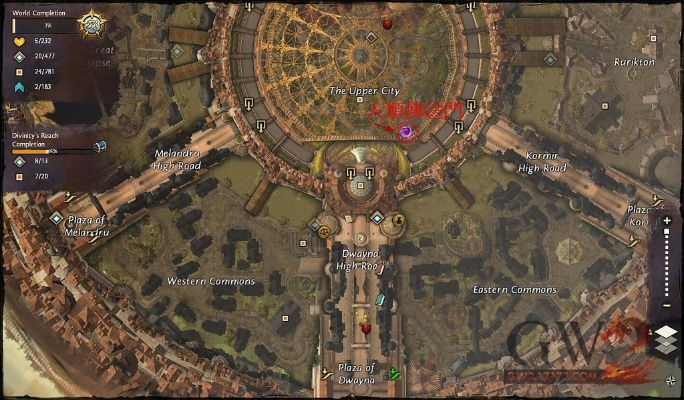
Task: Click the map zoom slider track
Action: tap(667, 264)
